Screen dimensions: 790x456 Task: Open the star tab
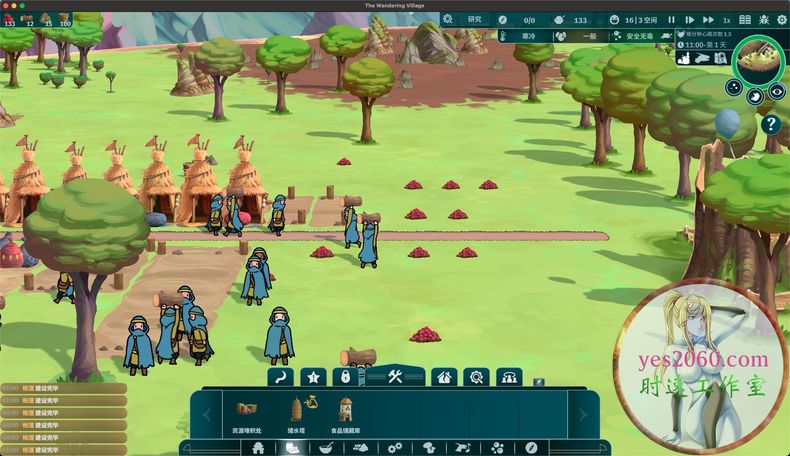tap(314, 378)
